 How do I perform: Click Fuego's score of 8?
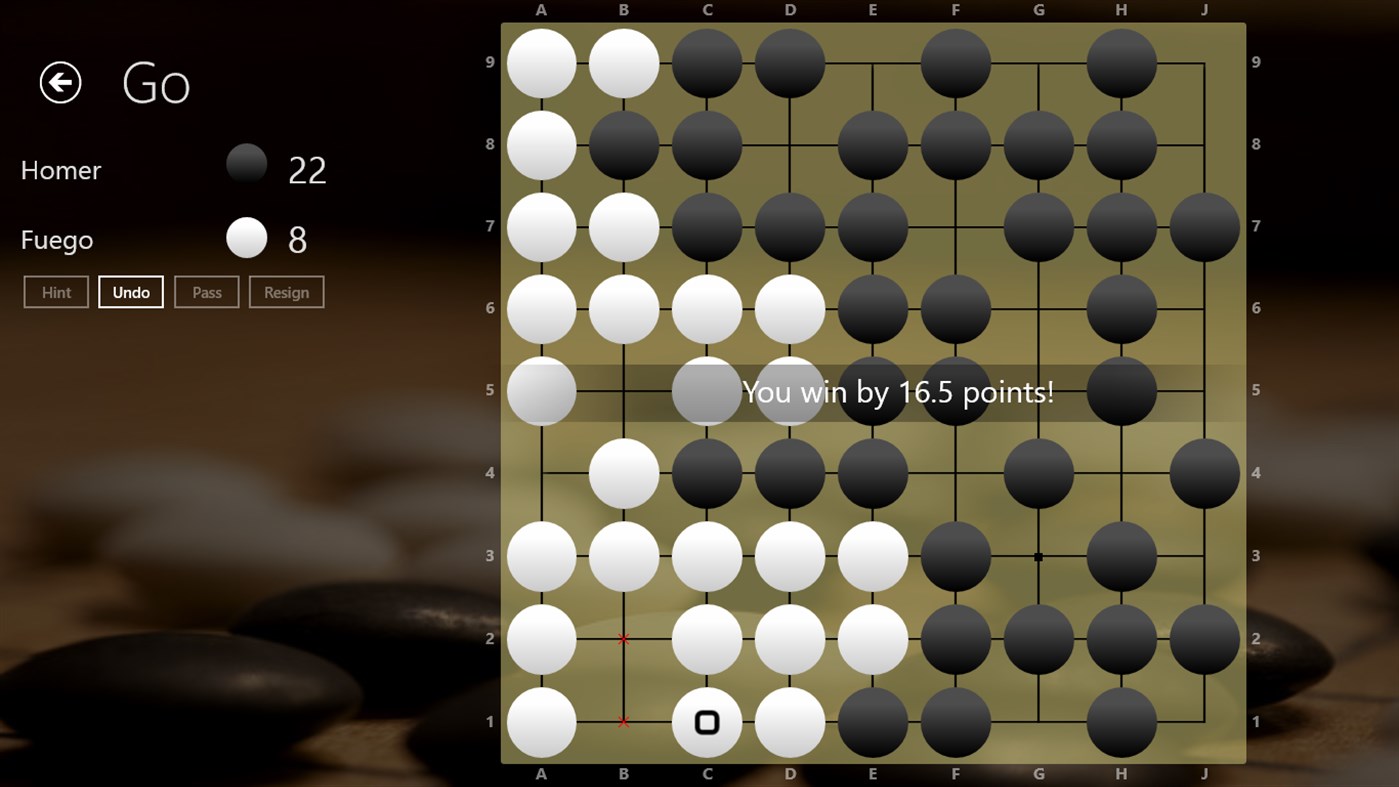295,238
